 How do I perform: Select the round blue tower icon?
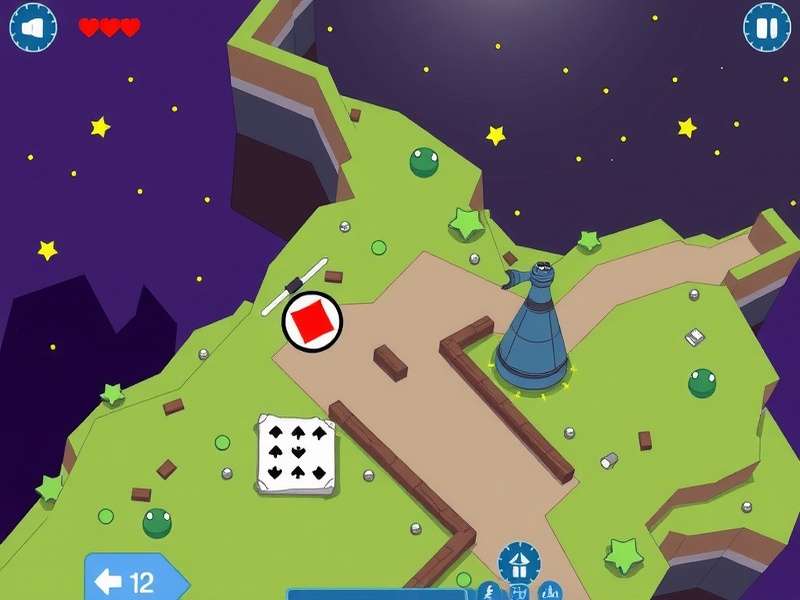tap(519, 563)
